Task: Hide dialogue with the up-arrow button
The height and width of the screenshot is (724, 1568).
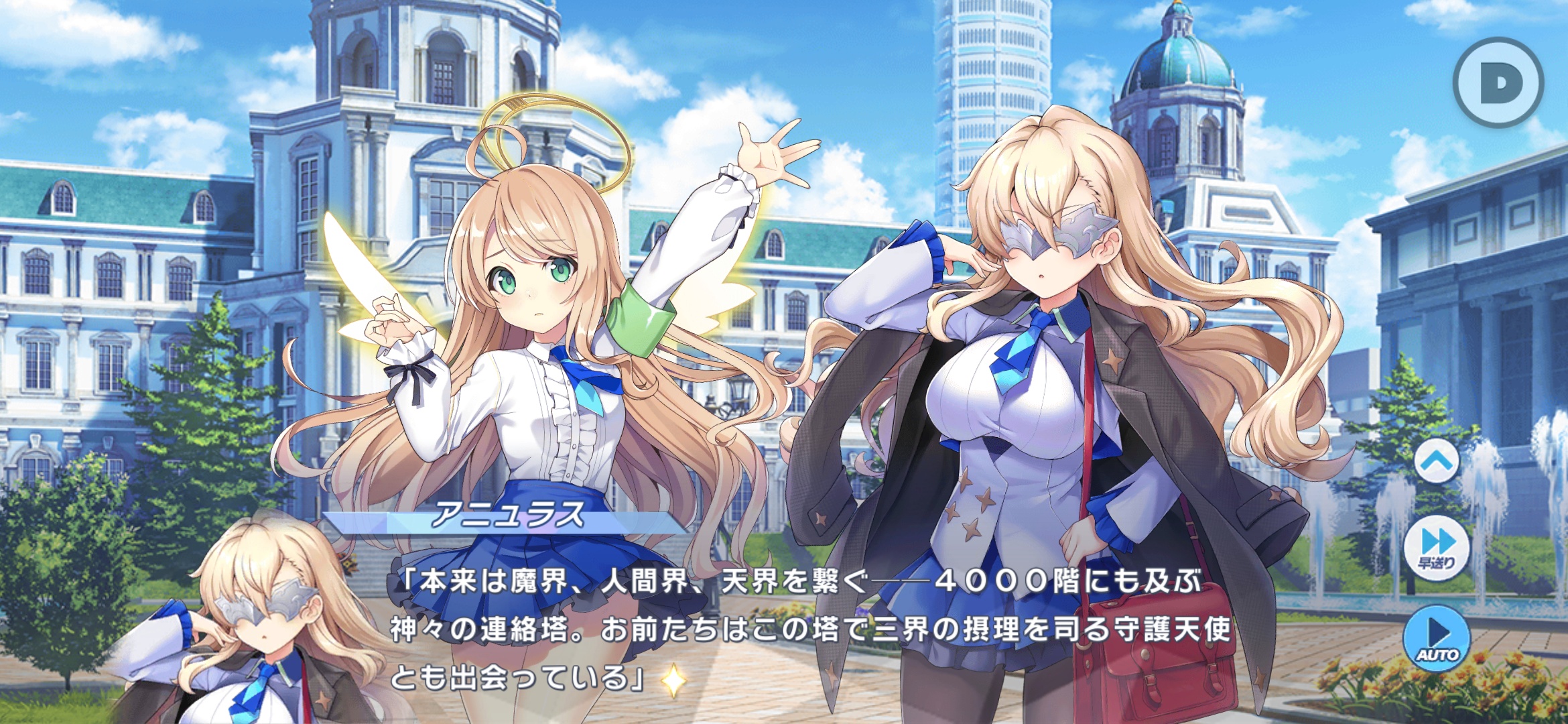Action: 1437,461
